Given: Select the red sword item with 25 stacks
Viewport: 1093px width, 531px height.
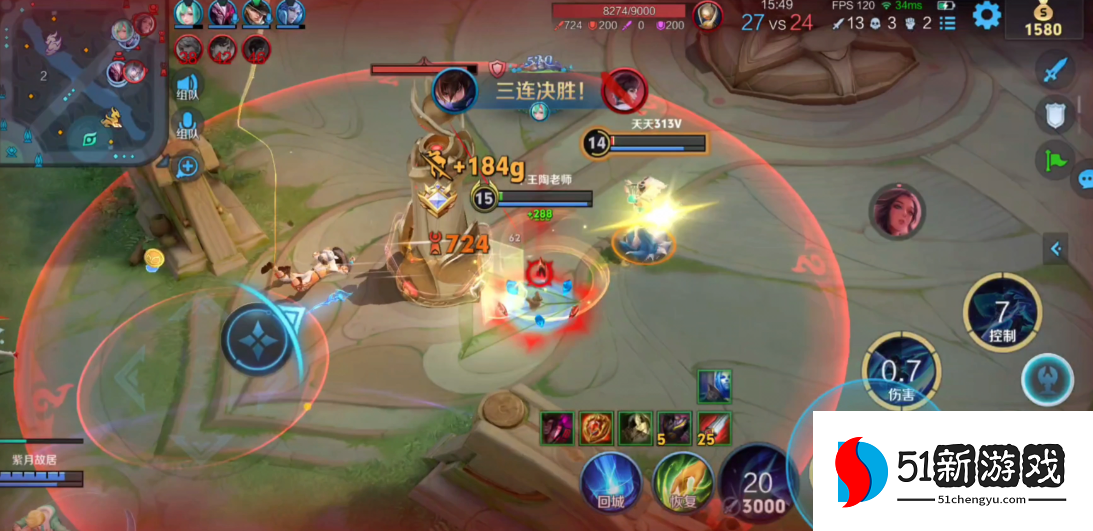Looking at the screenshot, I should pyautogui.click(x=714, y=427).
